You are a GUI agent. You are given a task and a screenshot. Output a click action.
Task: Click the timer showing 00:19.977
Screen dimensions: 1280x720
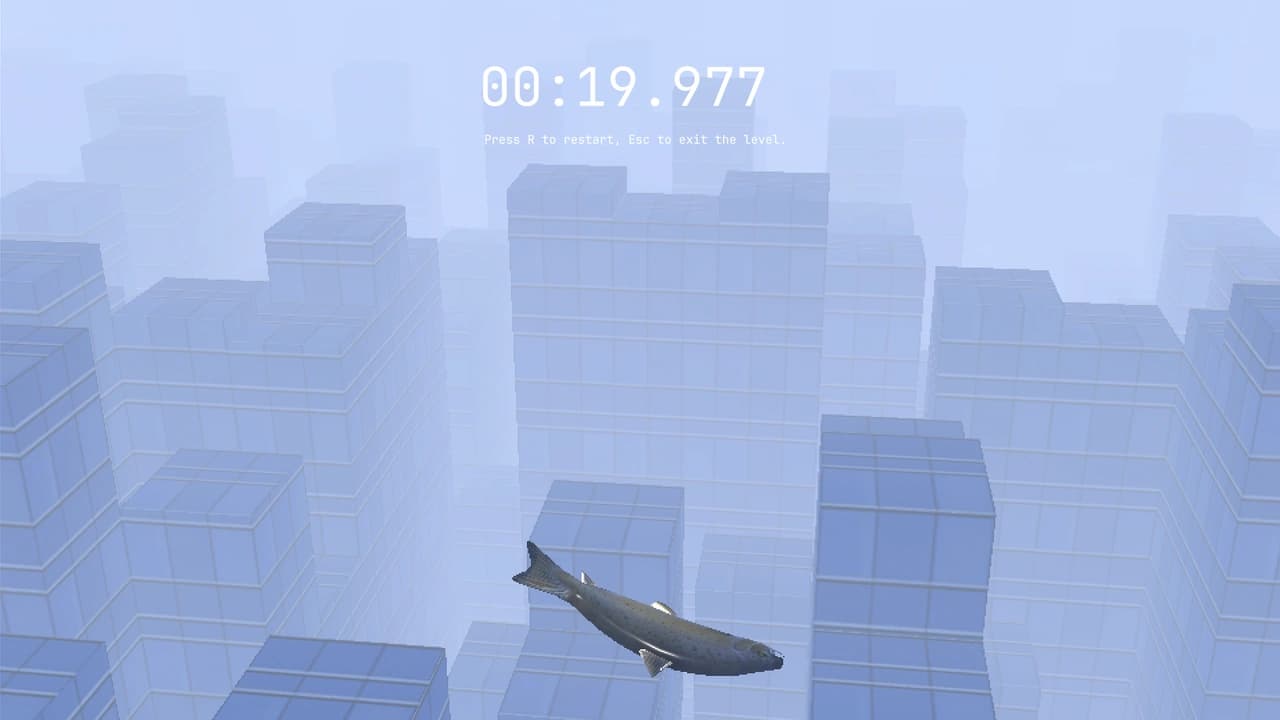tap(620, 85)
